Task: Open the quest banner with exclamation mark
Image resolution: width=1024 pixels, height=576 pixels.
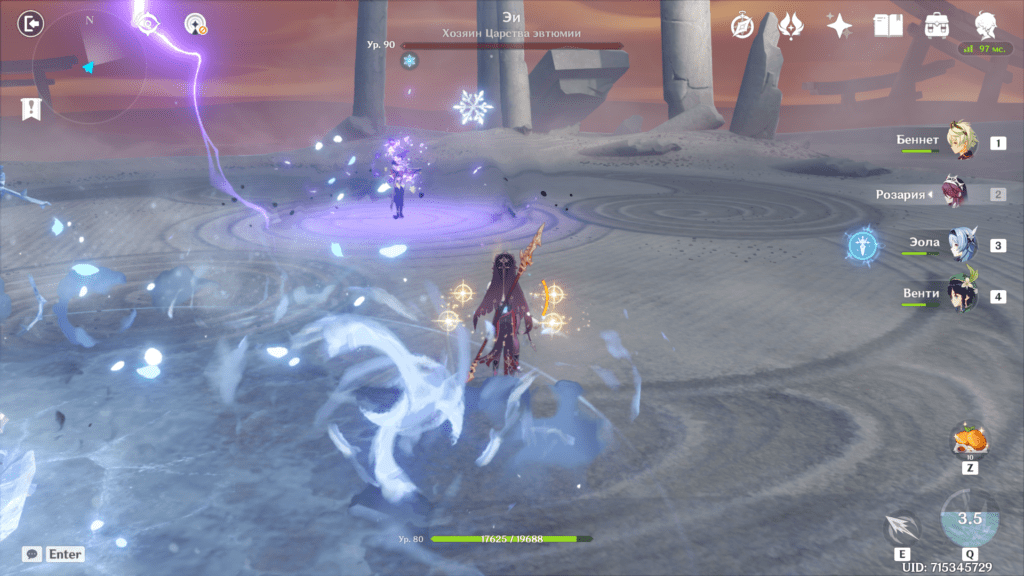Action: point(30,110)
